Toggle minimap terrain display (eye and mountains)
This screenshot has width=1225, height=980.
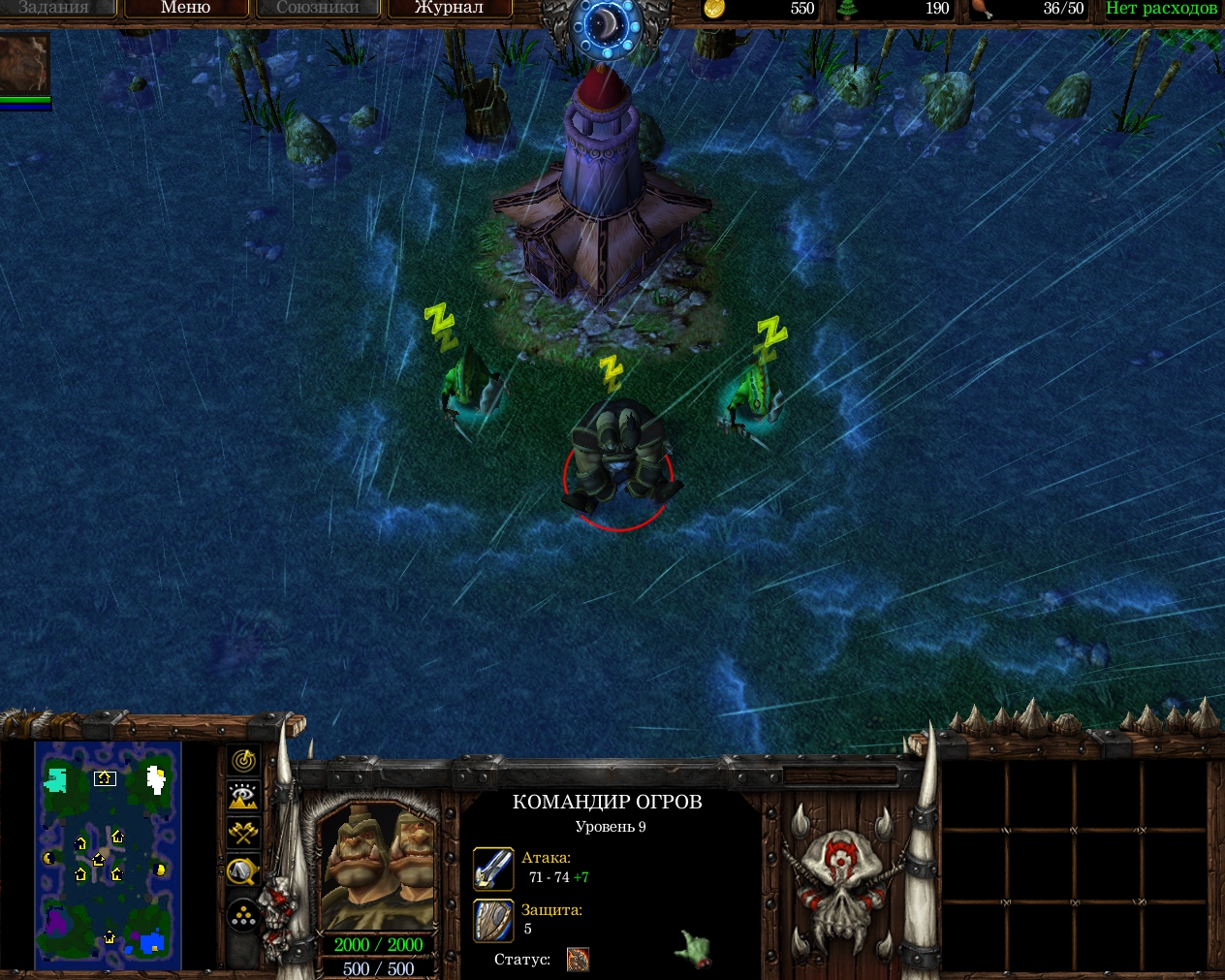click(243, 797)
